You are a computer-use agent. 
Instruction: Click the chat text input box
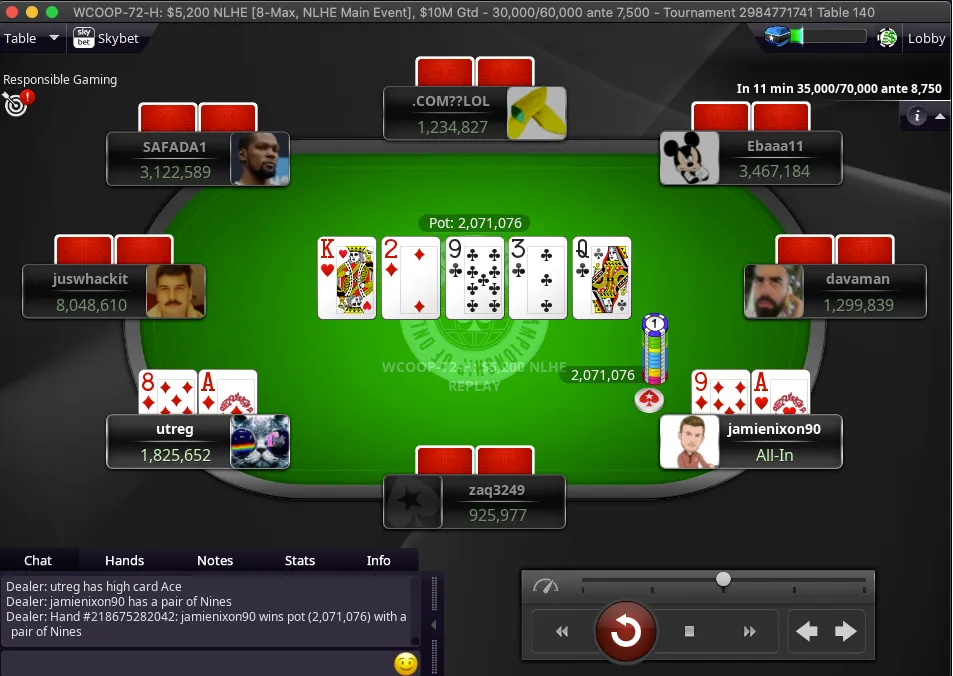tap(195, 663)
